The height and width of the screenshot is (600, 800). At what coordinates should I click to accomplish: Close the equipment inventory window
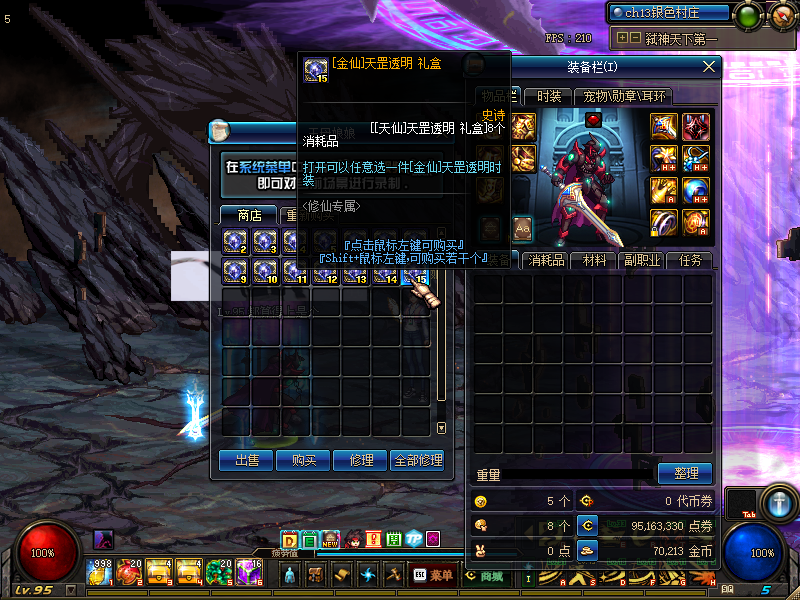pyautogui.click(x=709, y=66)
